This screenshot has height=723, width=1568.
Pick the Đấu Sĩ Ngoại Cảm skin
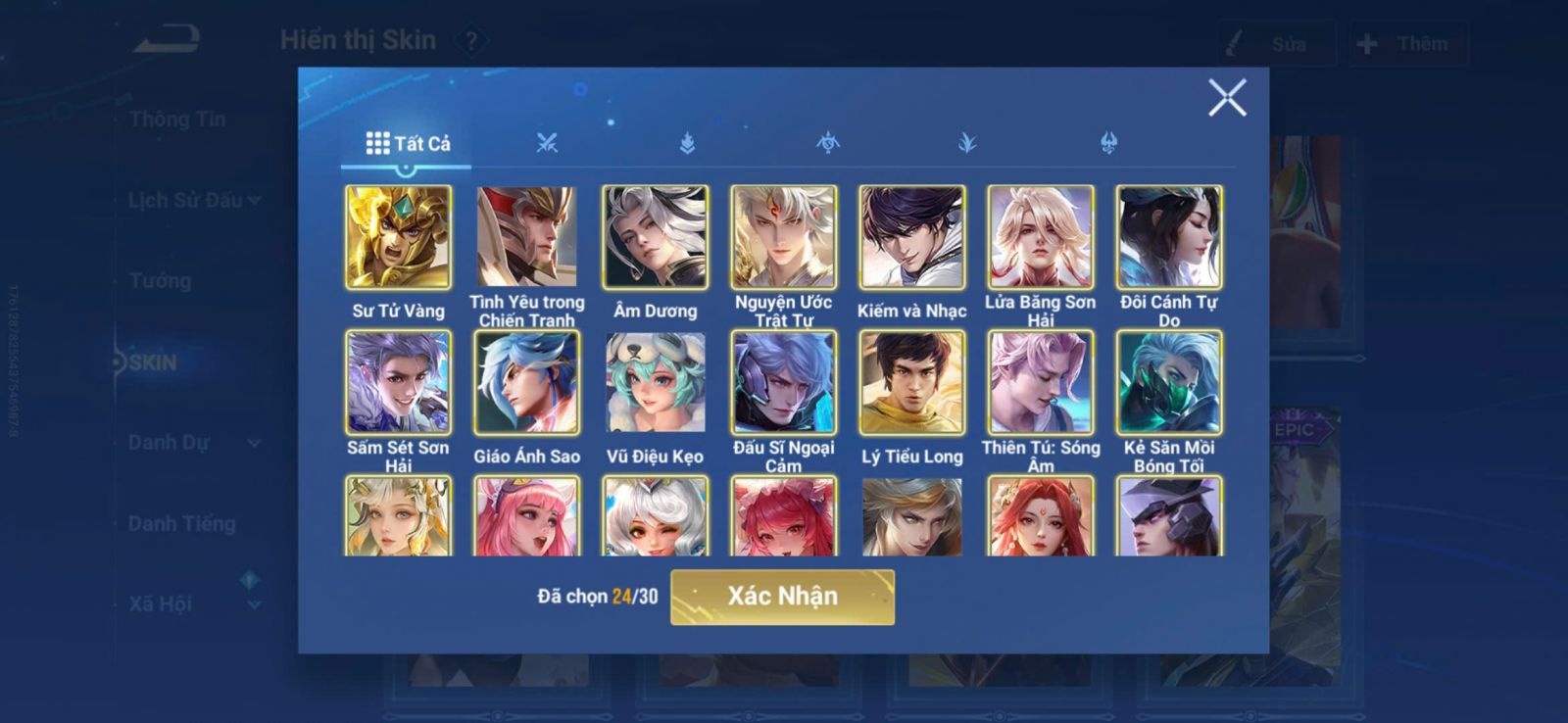pos(783,382)
